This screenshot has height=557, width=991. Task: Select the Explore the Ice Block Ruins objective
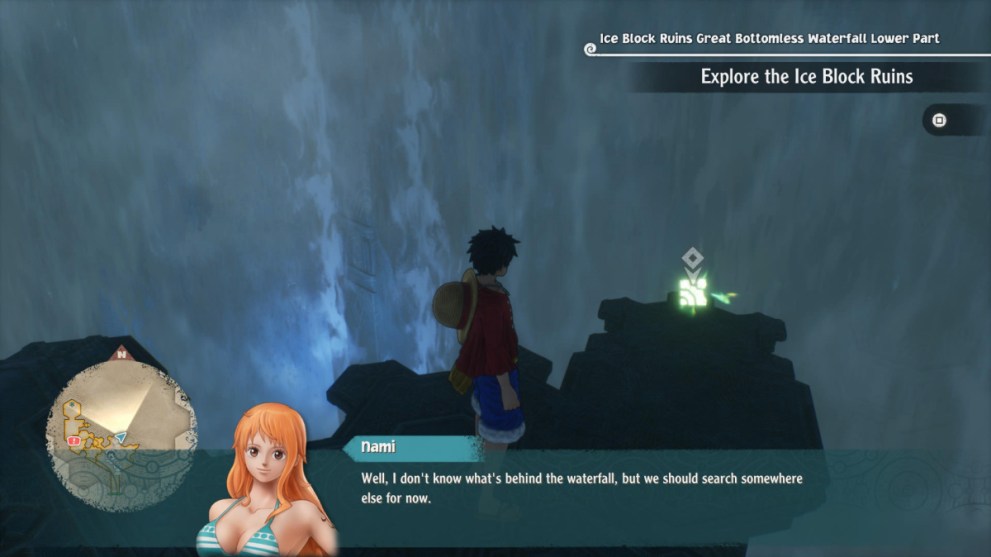click(806, 77)
